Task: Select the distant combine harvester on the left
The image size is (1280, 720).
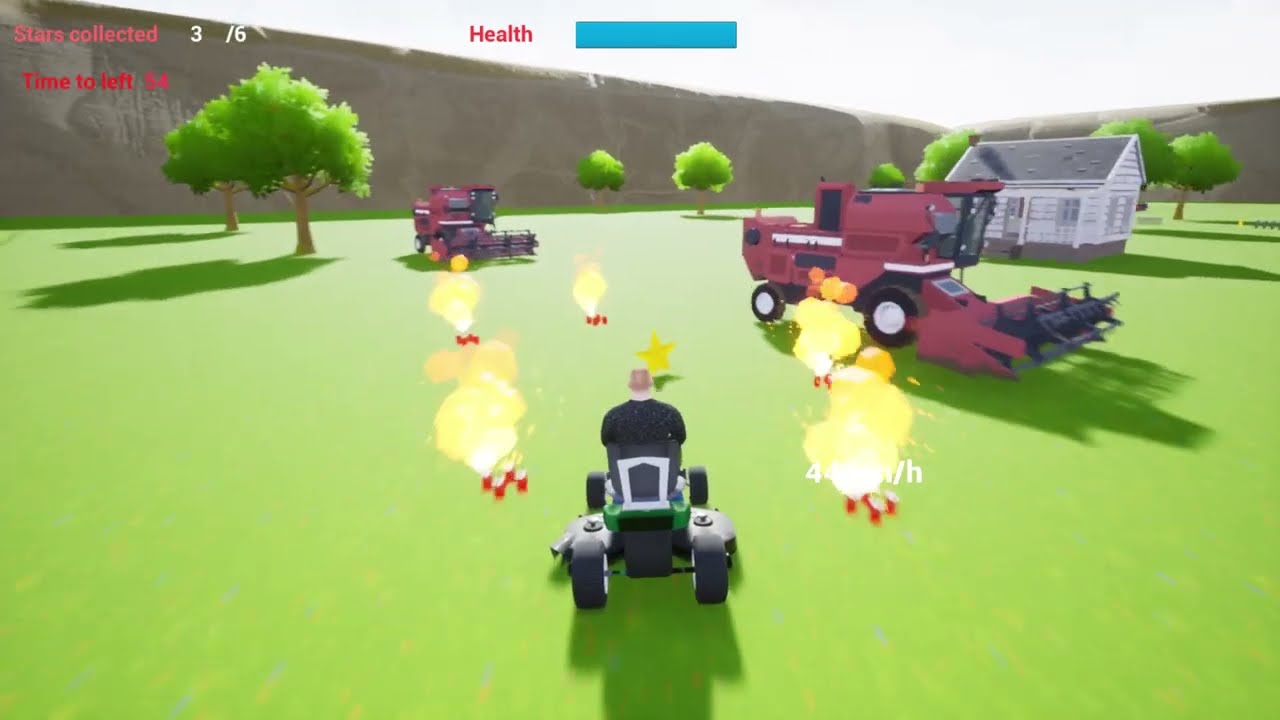Action: pyautogui.click(x=455, y=220)
